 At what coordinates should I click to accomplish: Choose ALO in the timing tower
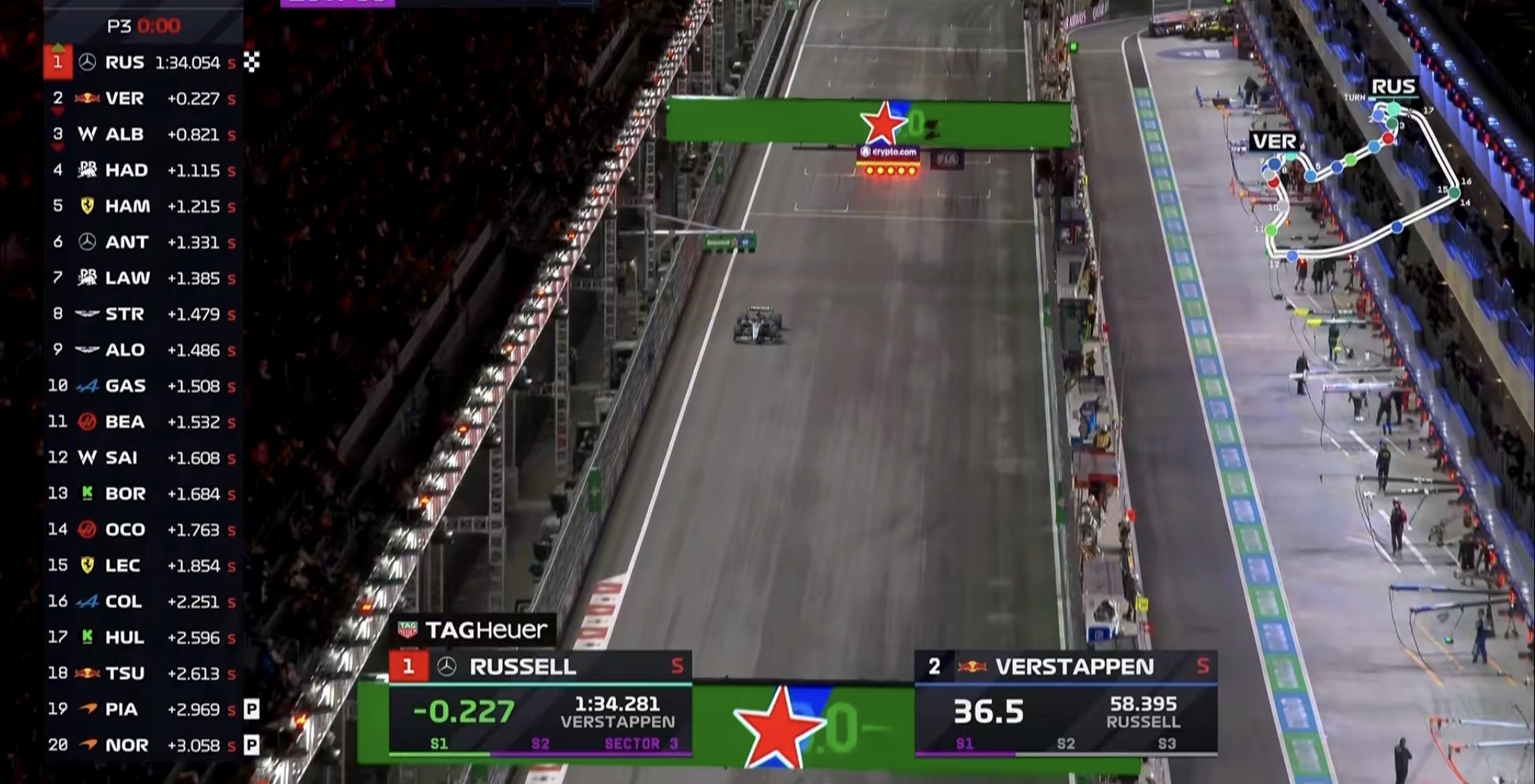tap(143, 350)
